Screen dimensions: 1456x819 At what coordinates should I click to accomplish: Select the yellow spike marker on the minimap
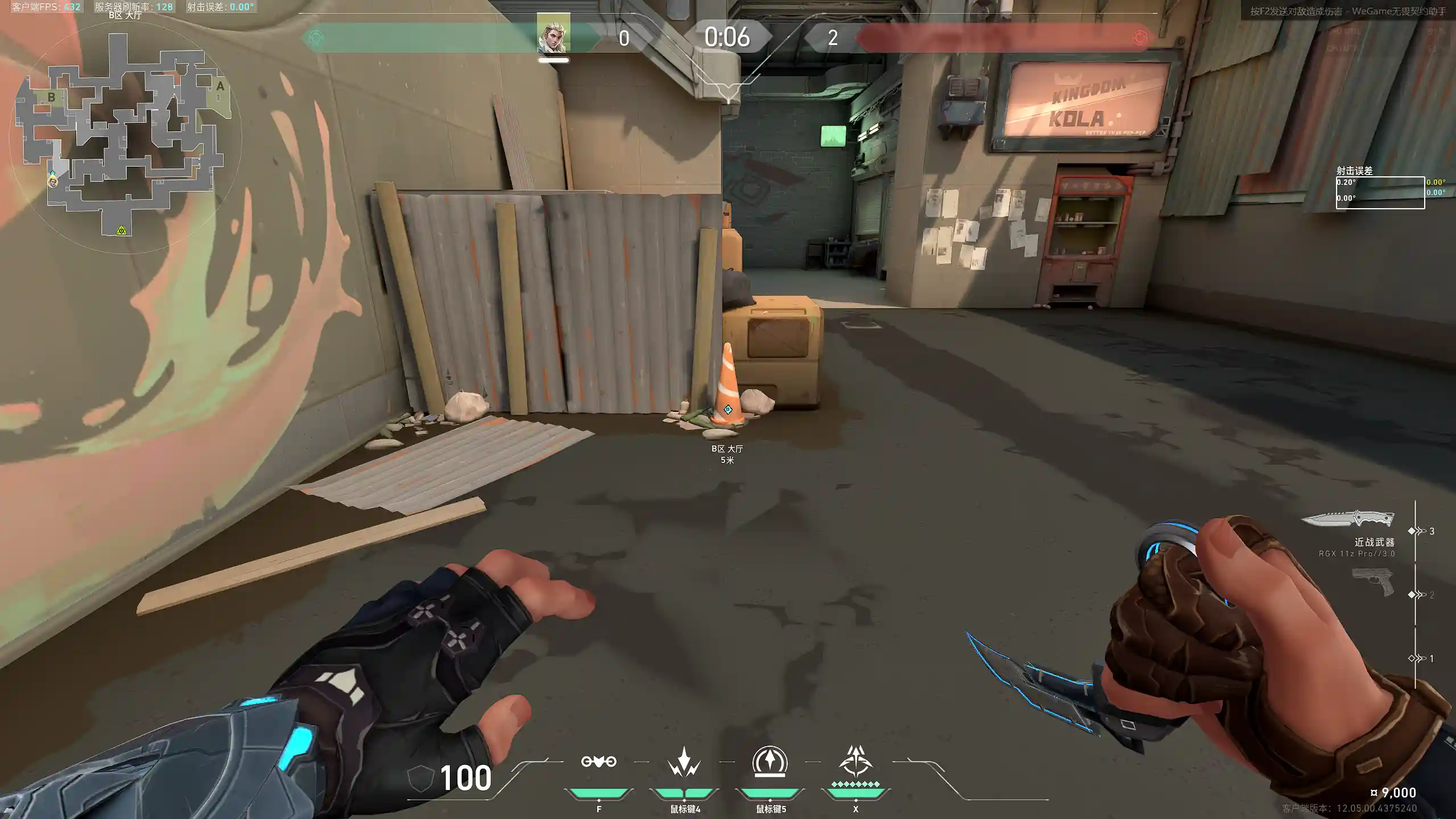121,230
